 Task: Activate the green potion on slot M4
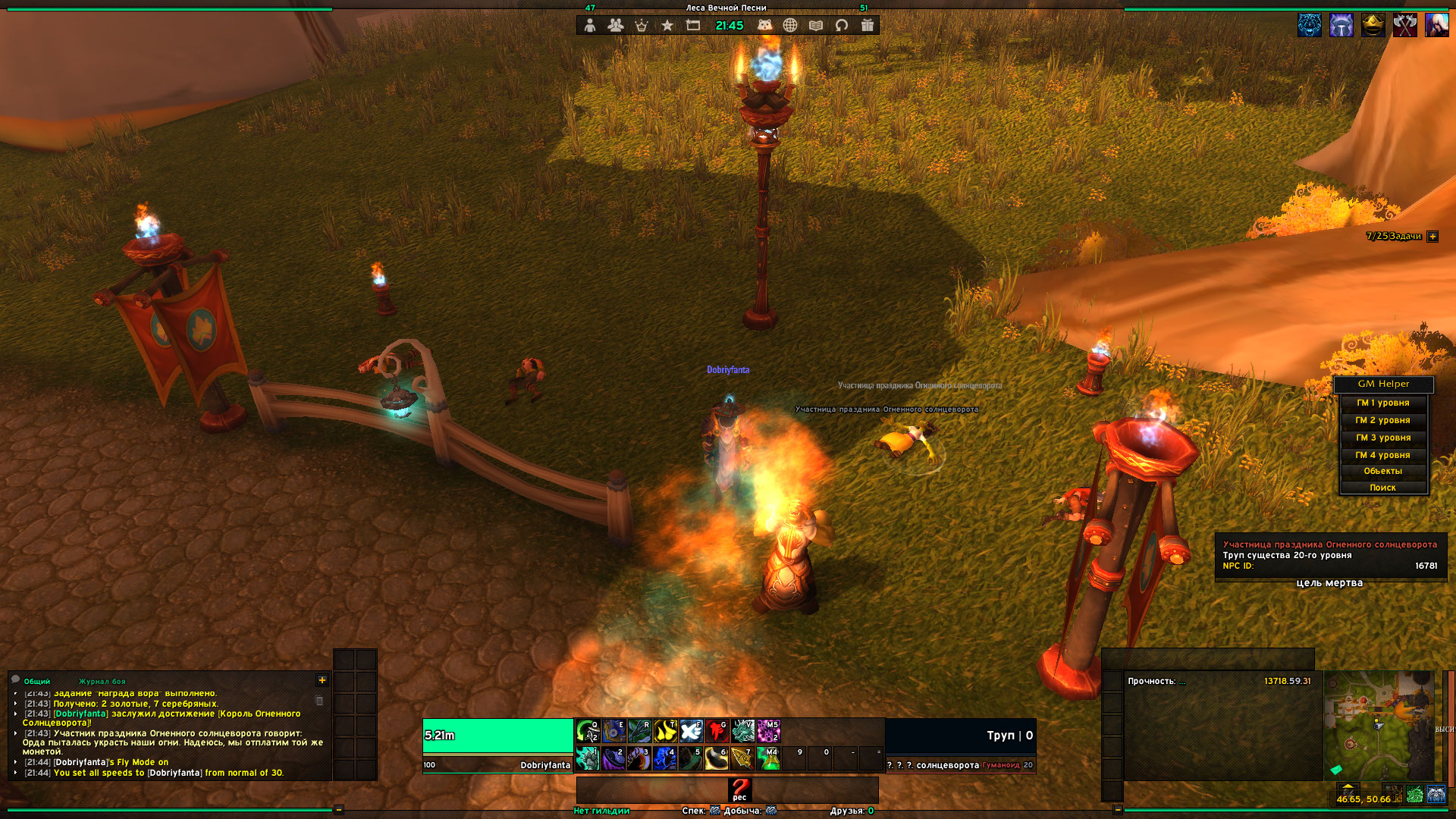click(767, 758)
